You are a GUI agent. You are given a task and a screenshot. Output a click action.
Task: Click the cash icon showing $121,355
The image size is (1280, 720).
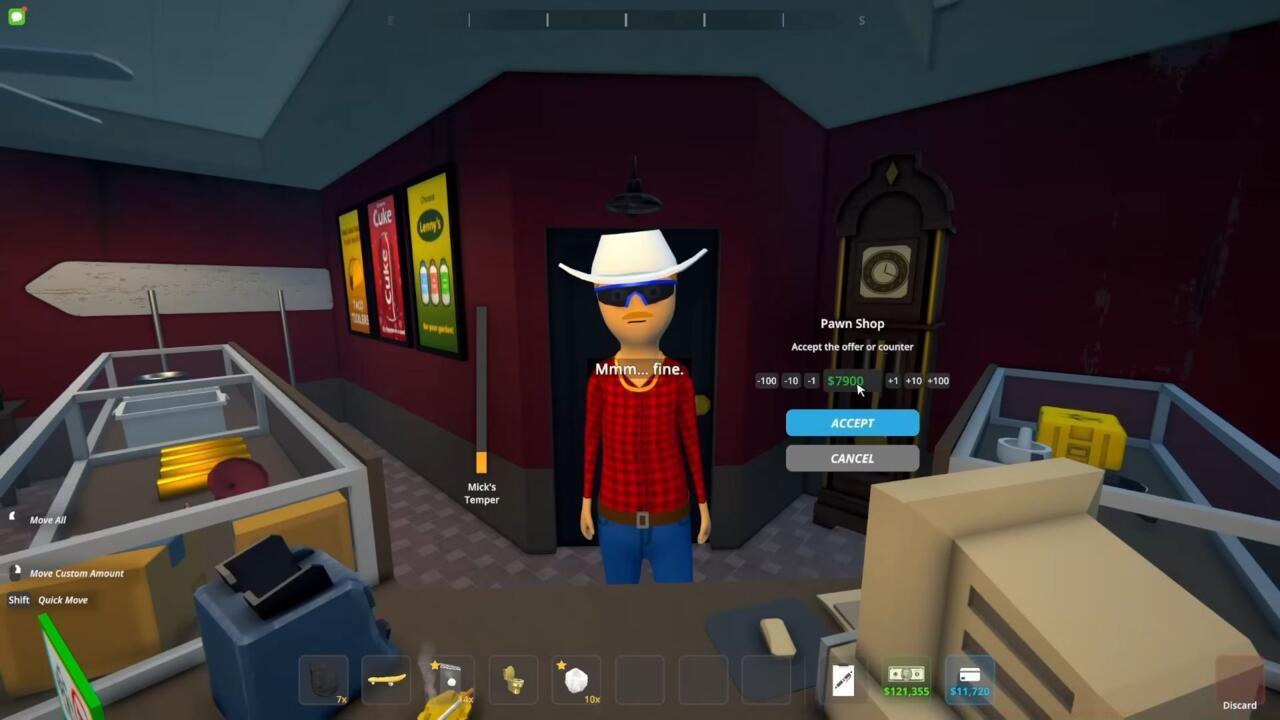click(905, 679)
